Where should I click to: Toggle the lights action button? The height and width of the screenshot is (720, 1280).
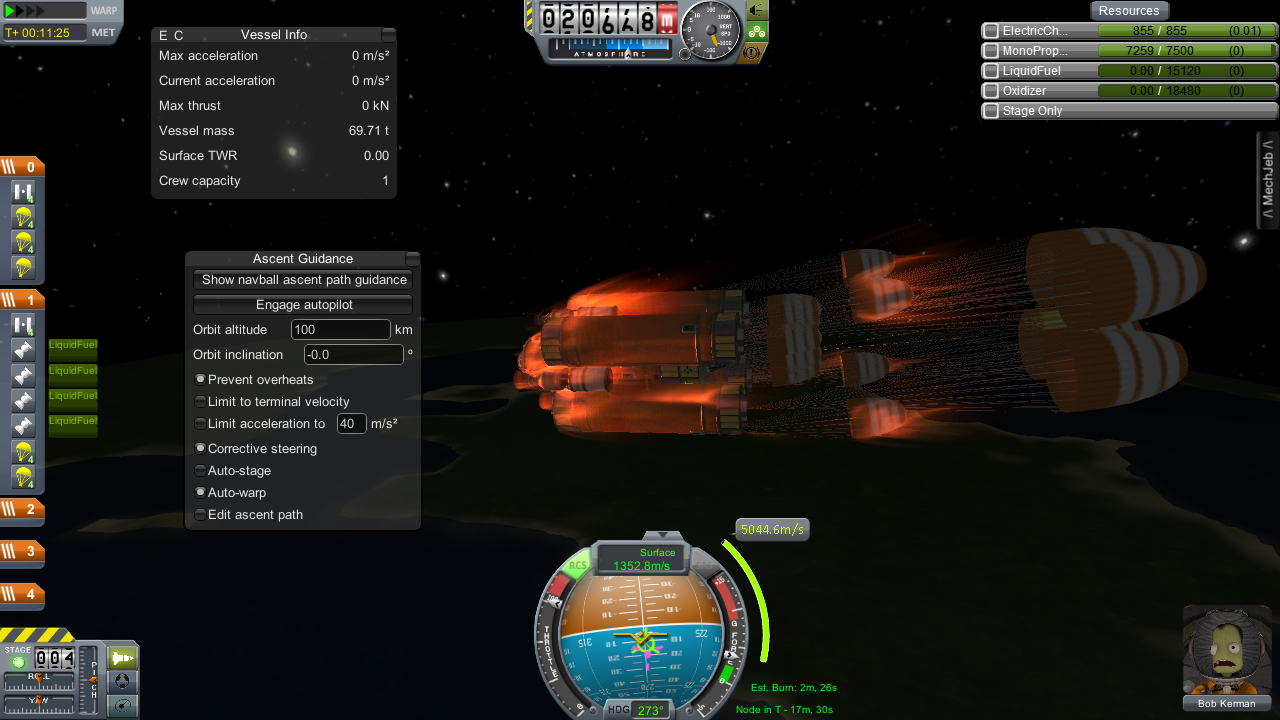click(757, 11)
